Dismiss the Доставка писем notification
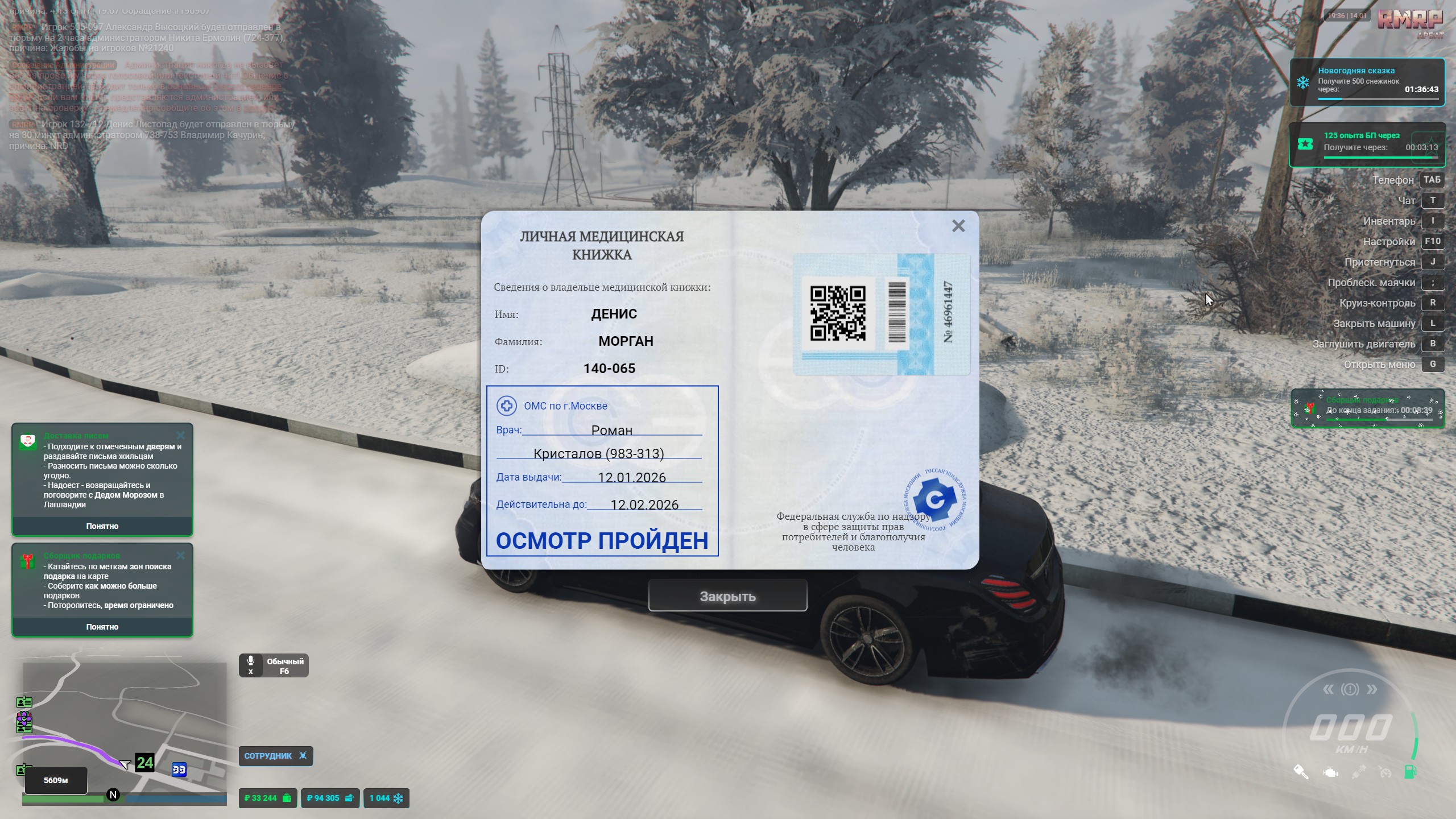 point(180,436)
